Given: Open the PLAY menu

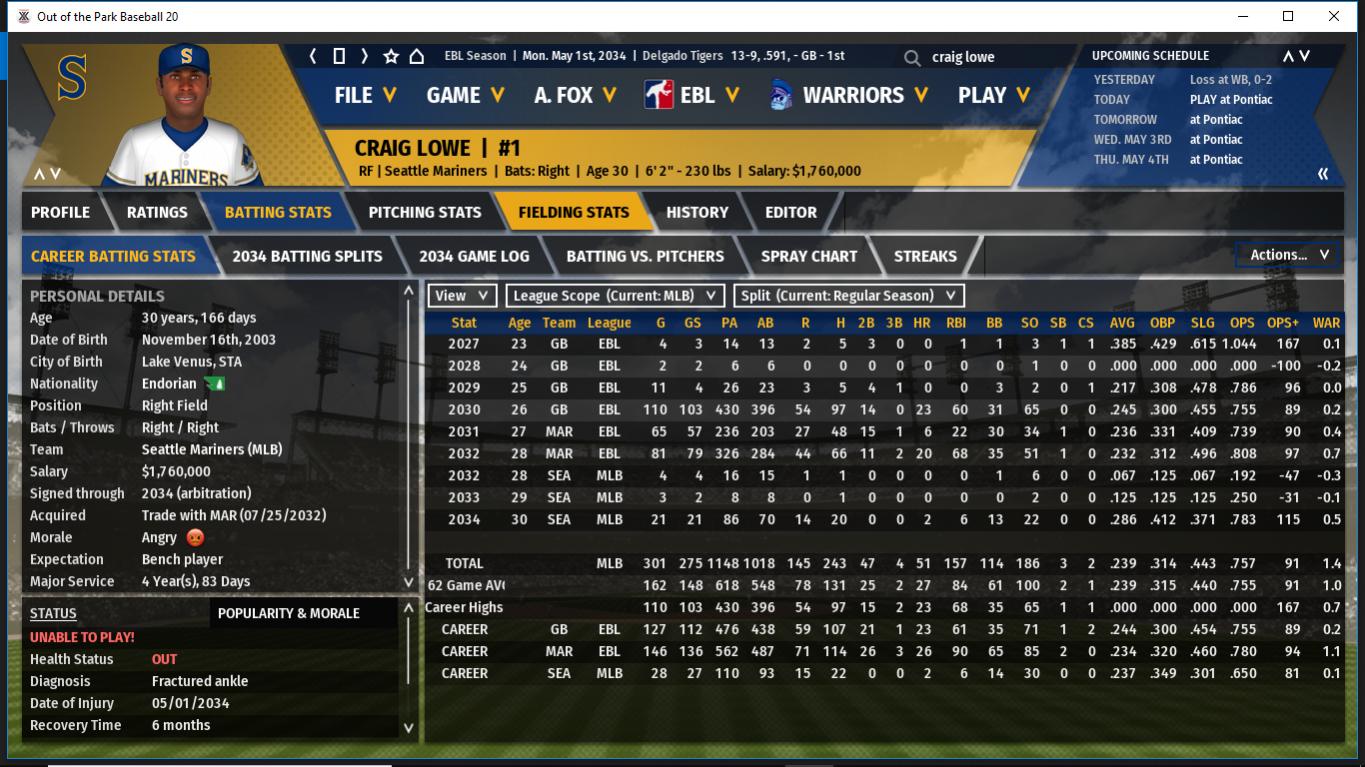Looking at the screenshot, I should point(993,95).
